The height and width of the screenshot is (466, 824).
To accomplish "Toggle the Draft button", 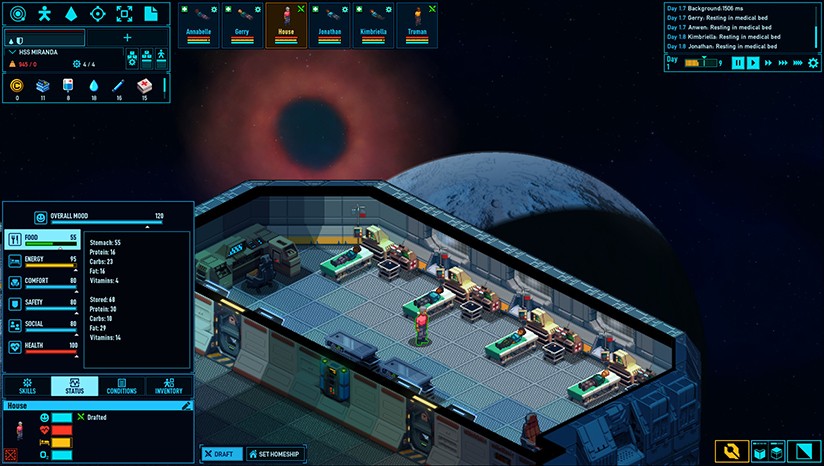I will (x=220, y=454).
